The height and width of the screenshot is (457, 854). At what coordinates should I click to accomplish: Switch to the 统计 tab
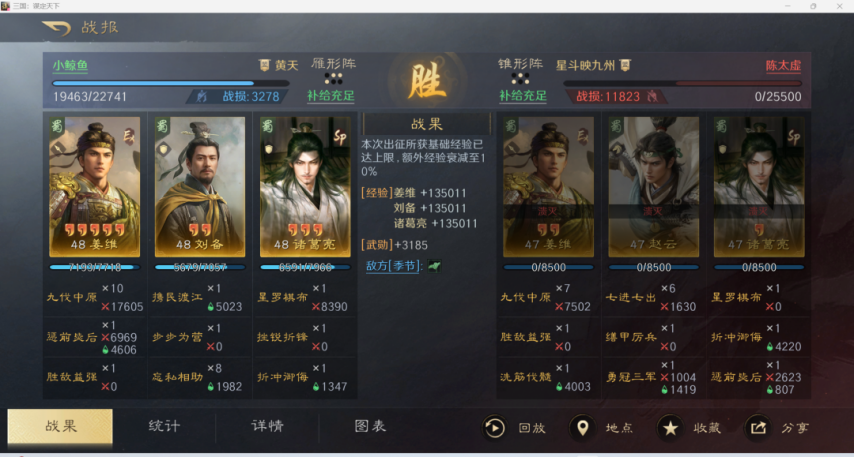click(x=164, y=426)
